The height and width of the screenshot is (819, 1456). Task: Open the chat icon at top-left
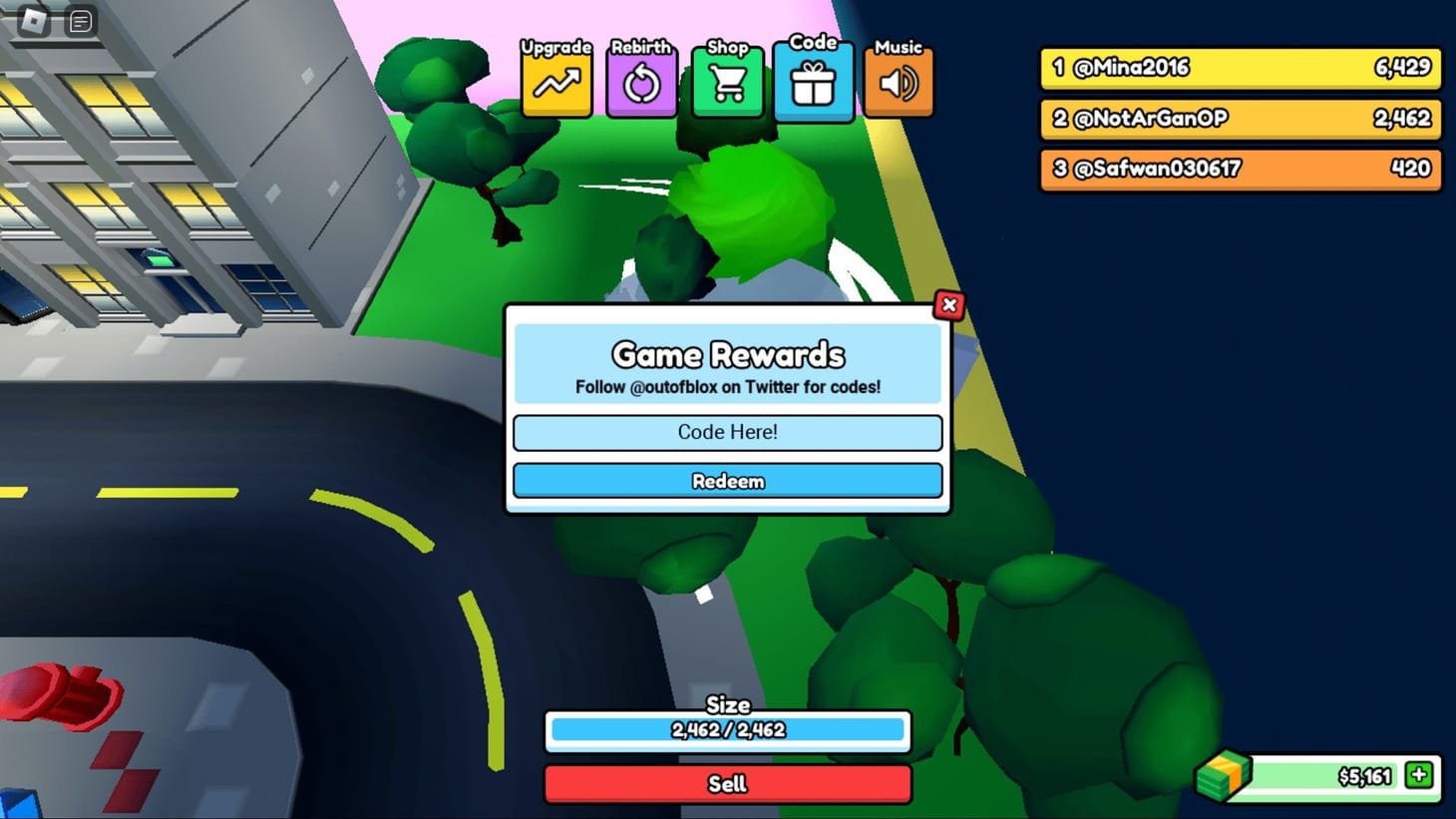tap(79, 20)
